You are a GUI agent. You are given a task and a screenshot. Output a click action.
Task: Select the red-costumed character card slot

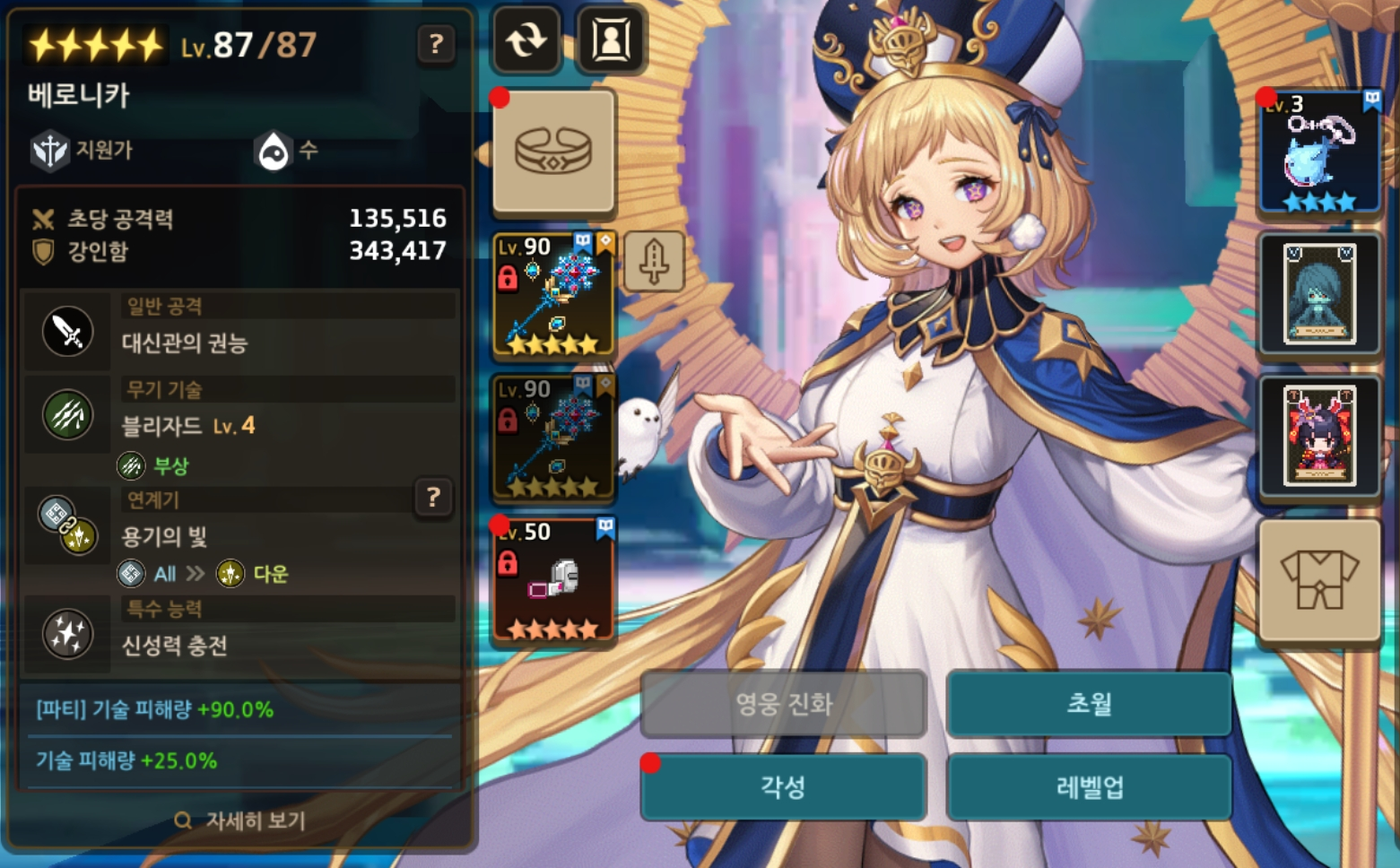point(1319,436)
